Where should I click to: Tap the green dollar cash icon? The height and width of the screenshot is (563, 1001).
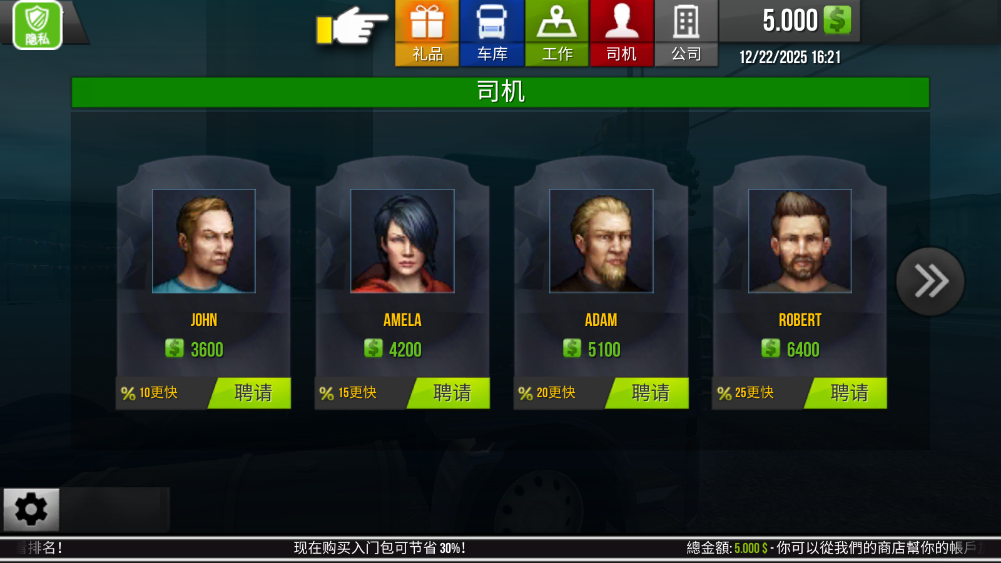coord(837,19)
